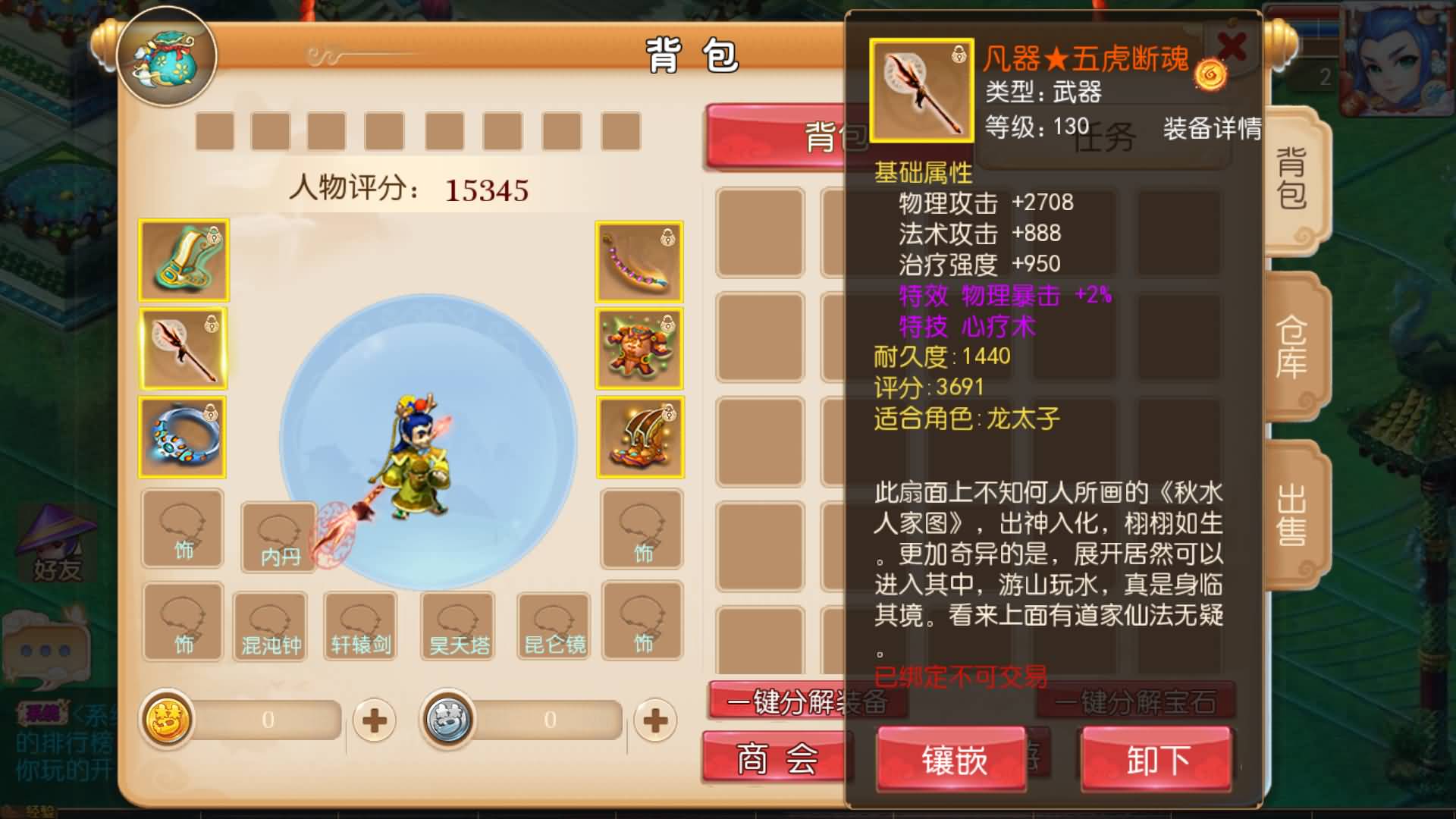
Task: Select the equipped armor piece
Action: tap(639, 349)
